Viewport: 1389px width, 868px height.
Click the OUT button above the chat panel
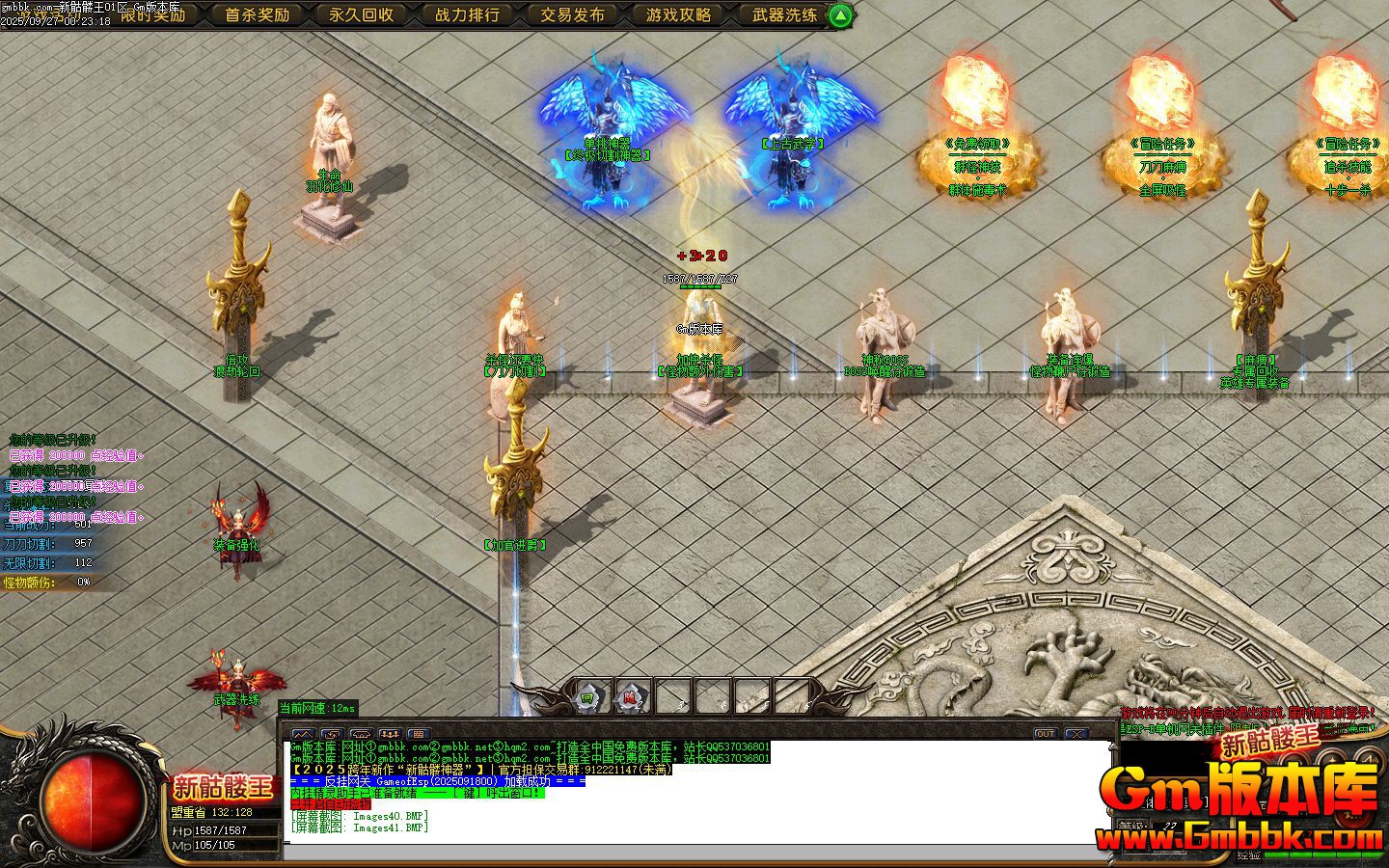pos(1045,734)
